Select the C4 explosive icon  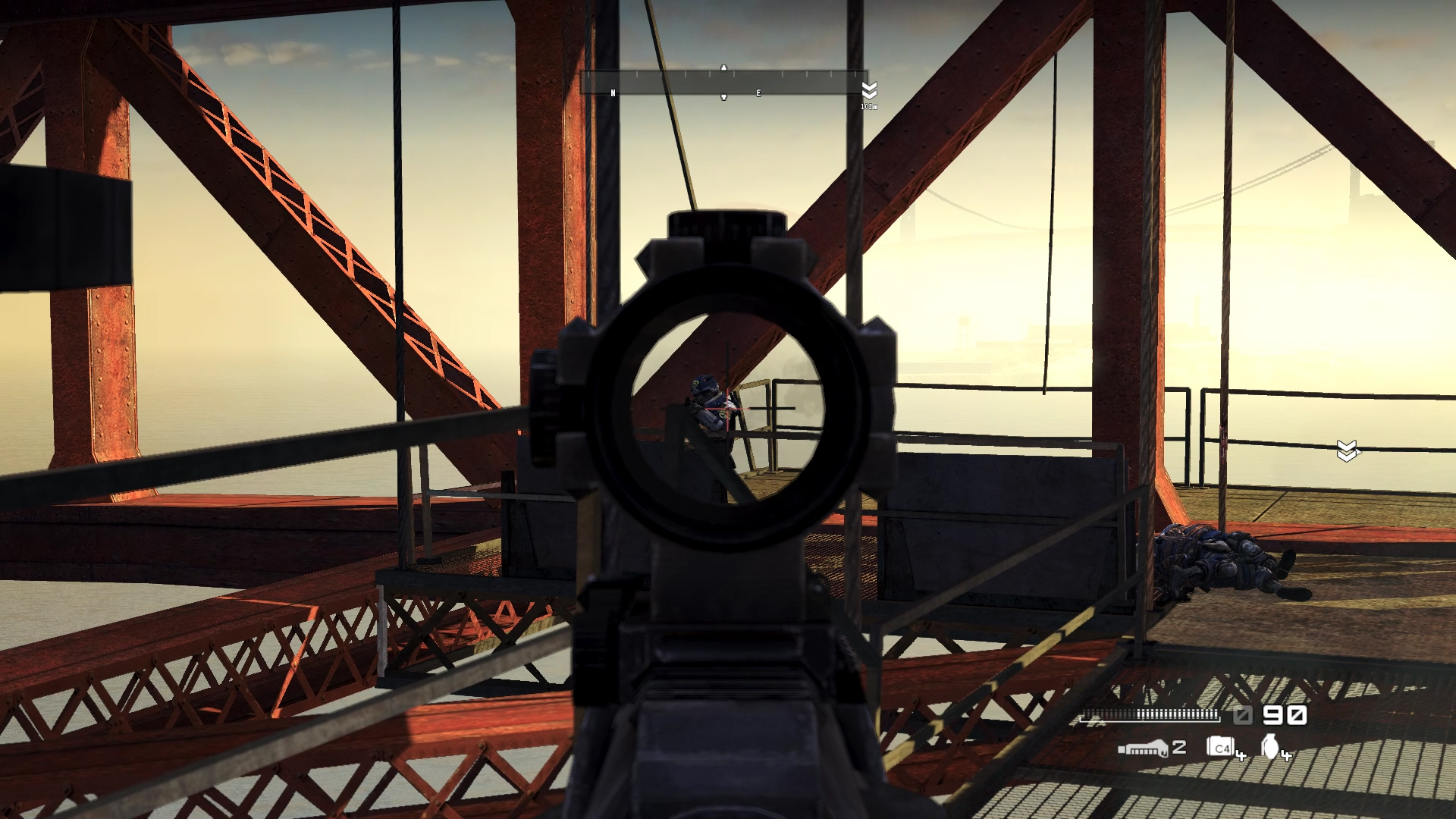tap(1220, 748)
